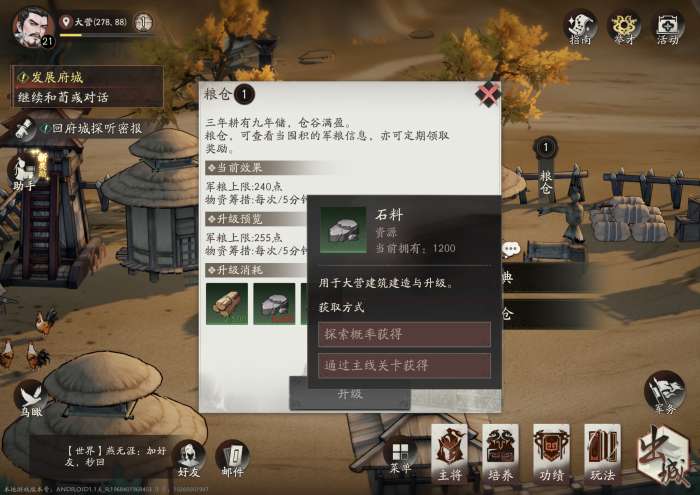Open the player avatar profile
Viewport: 700px width, 495px height.
pos(32,26)
